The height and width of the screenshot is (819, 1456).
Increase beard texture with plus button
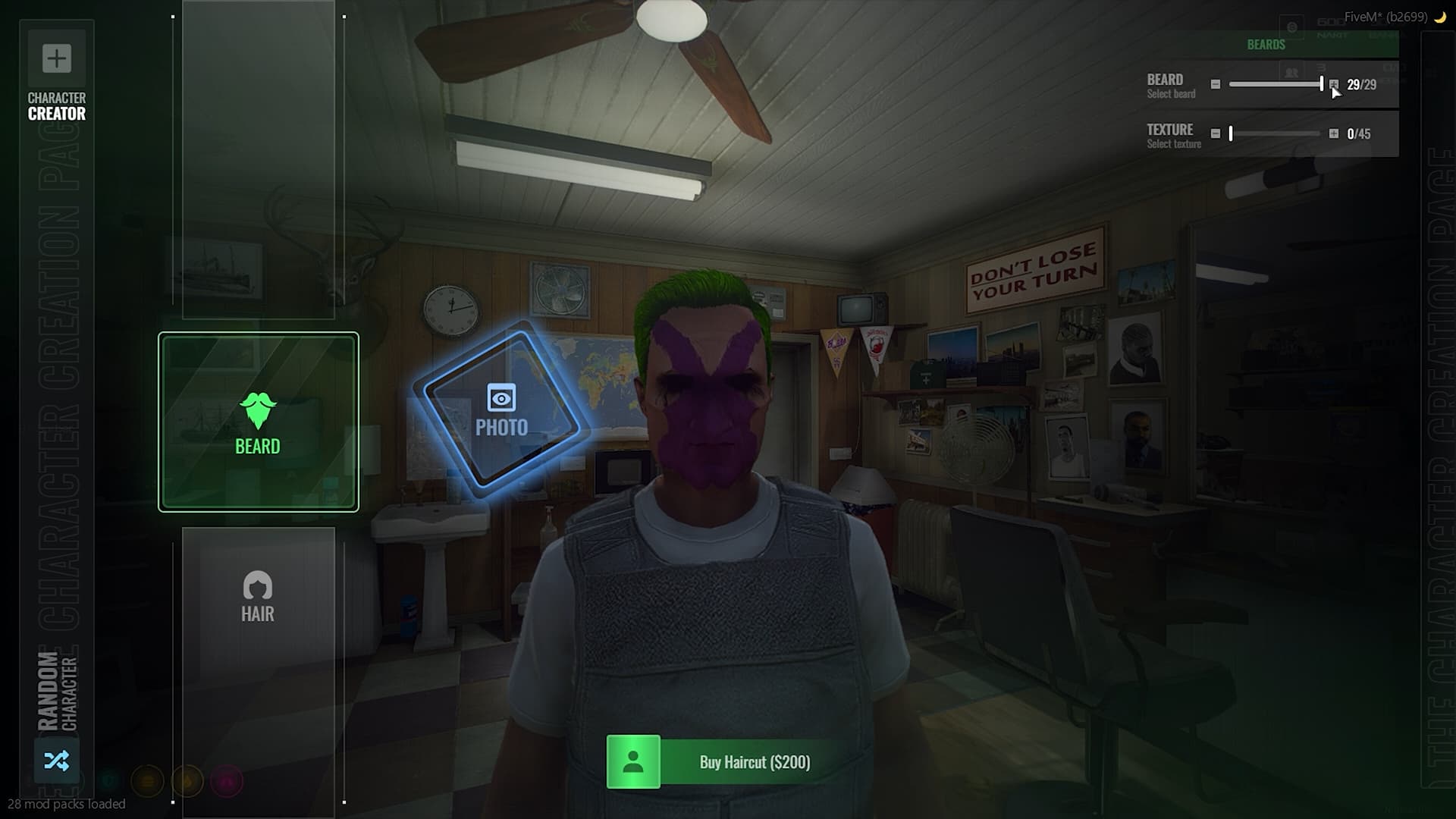pyautogui.click(x=1333, y=133)
